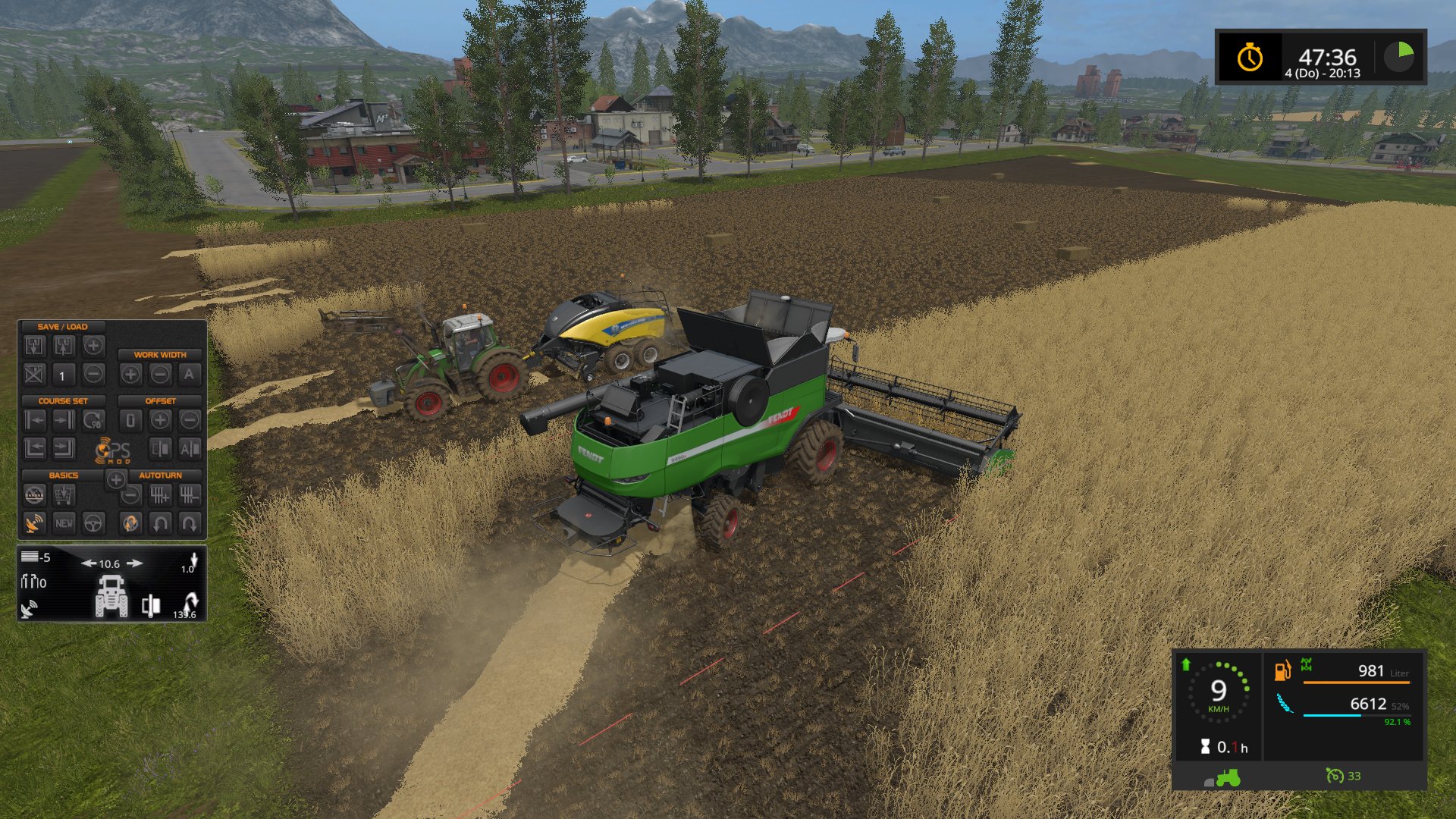Create a NEW GPS course
This screenshot has width=1456, height=819.
tap(64, 523)
